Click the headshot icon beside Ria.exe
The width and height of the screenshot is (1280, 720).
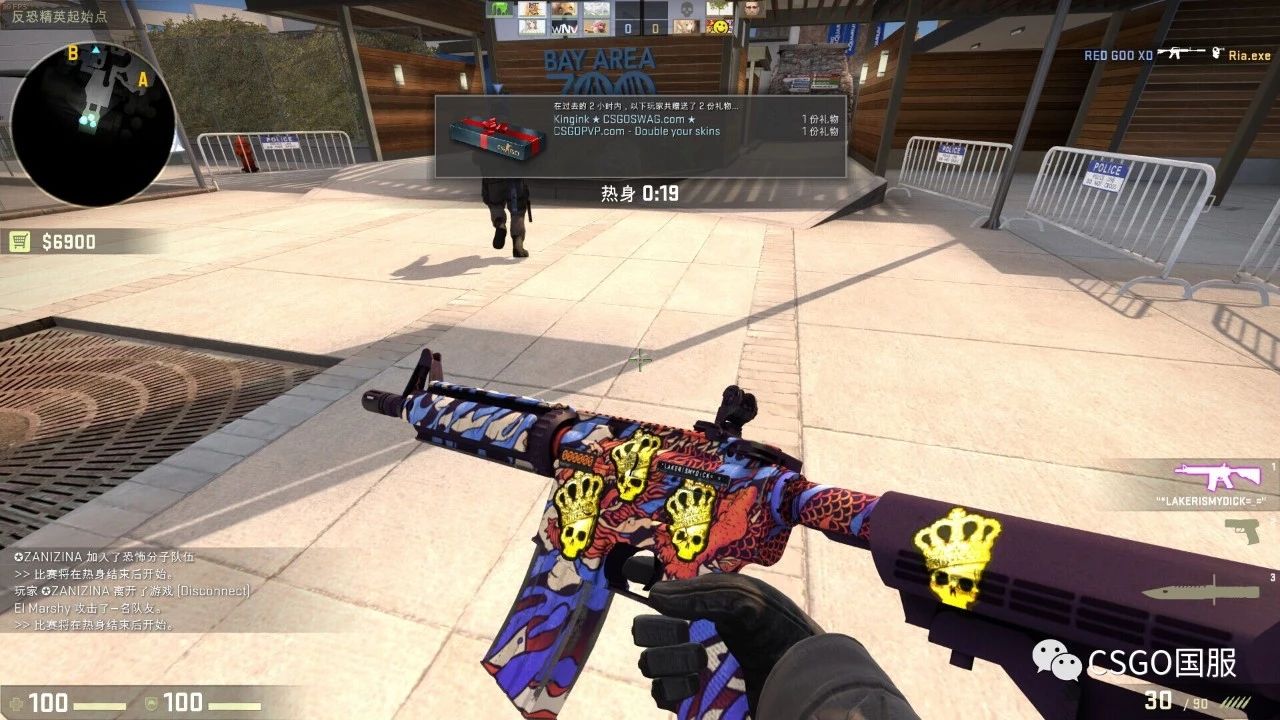click(1216, 54)
